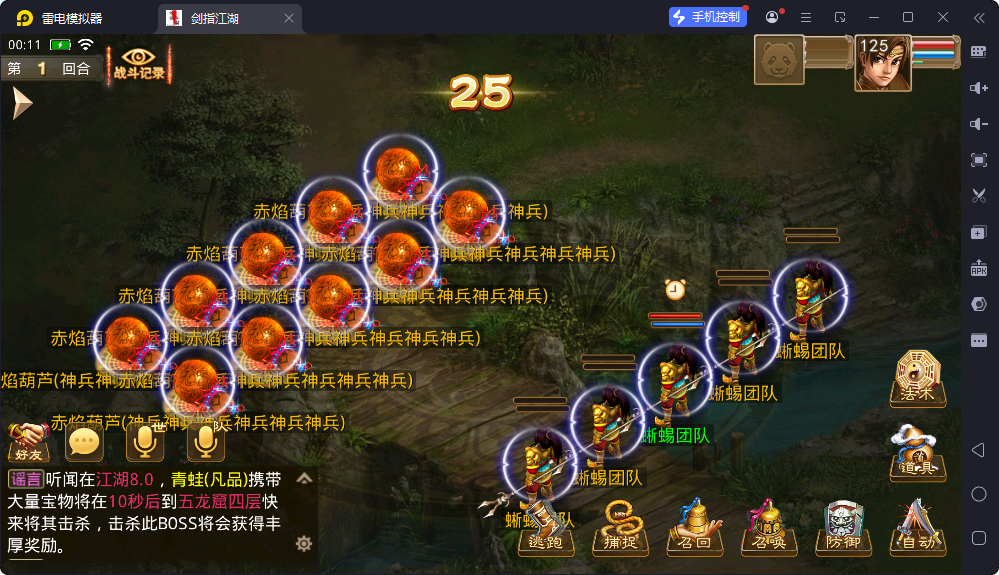Close the 剑指江湖 emulator tab
This screenshot has height=575, width=999.
click(x=289, y=18)
